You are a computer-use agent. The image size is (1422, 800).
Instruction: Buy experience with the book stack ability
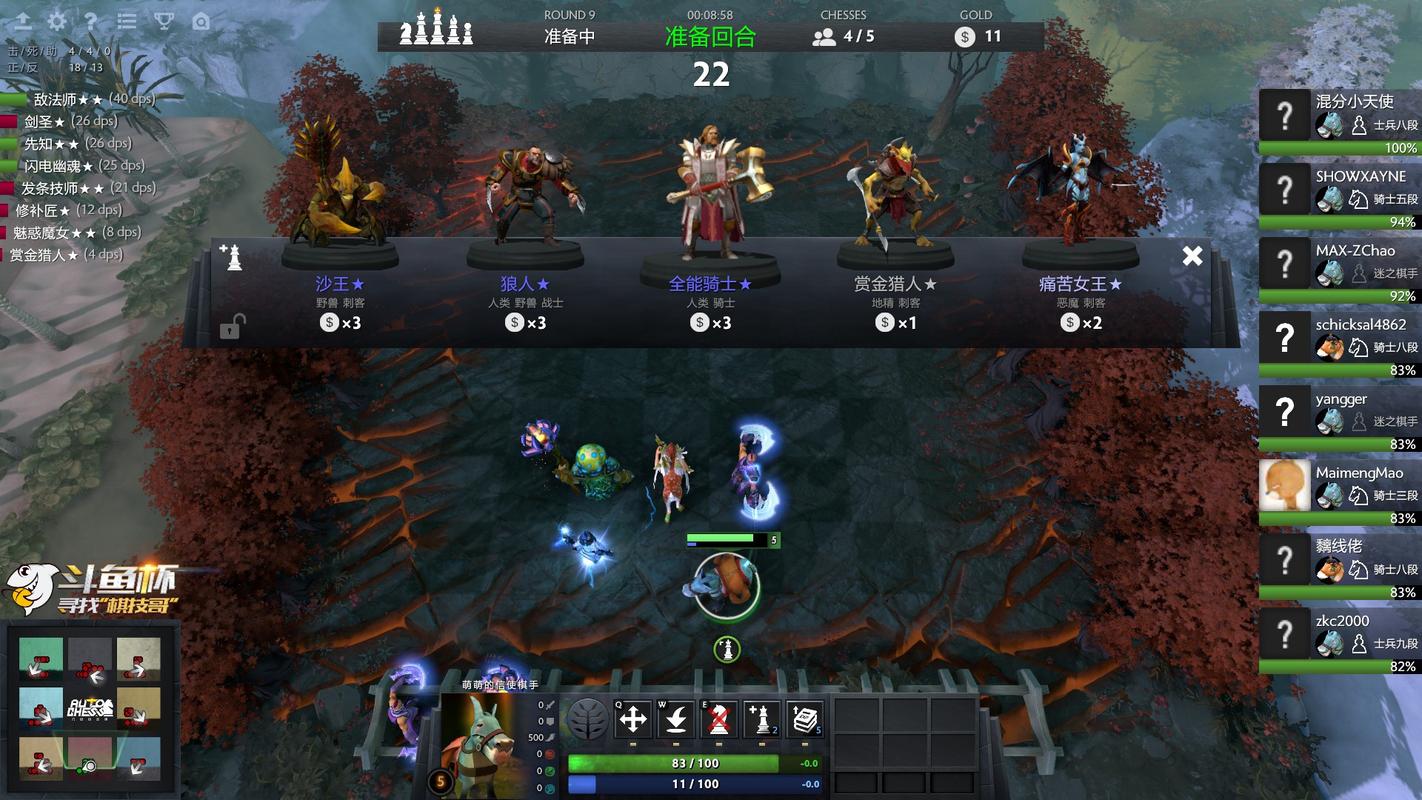805,719
